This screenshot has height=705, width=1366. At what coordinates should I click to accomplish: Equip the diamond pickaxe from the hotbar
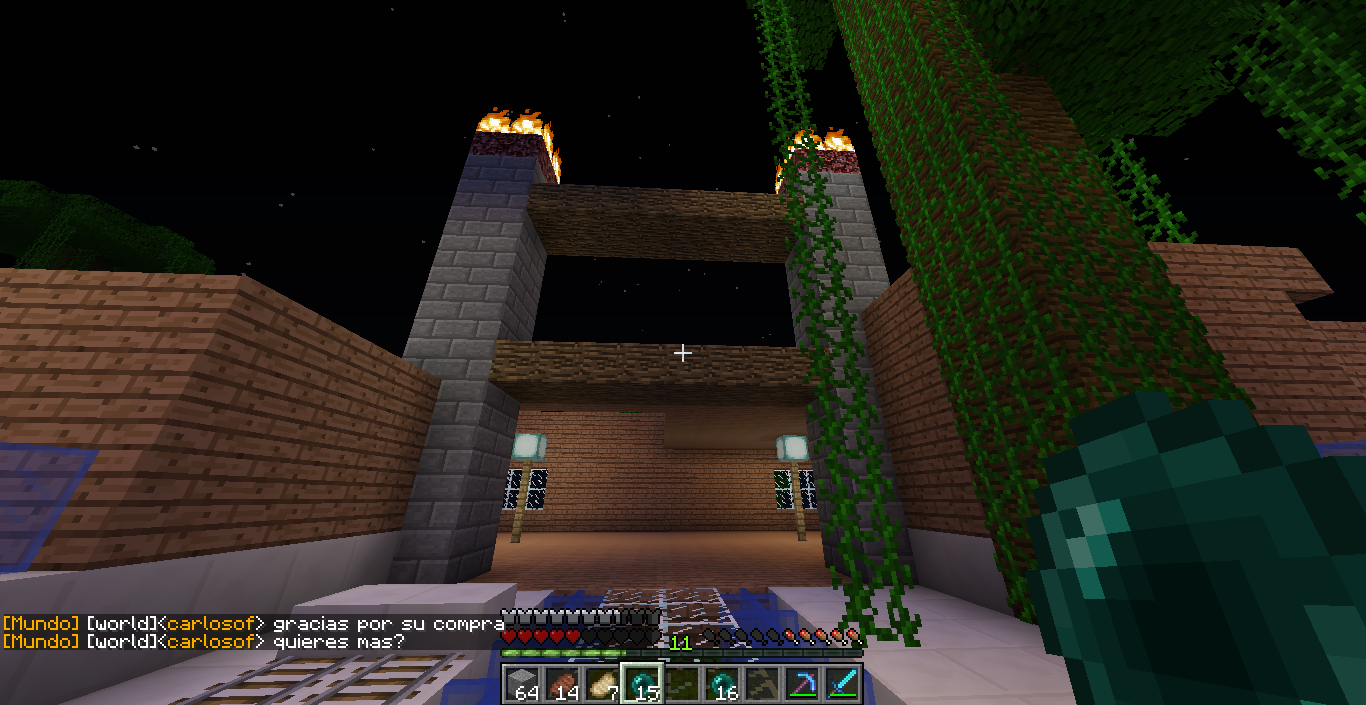coord(802,684)
